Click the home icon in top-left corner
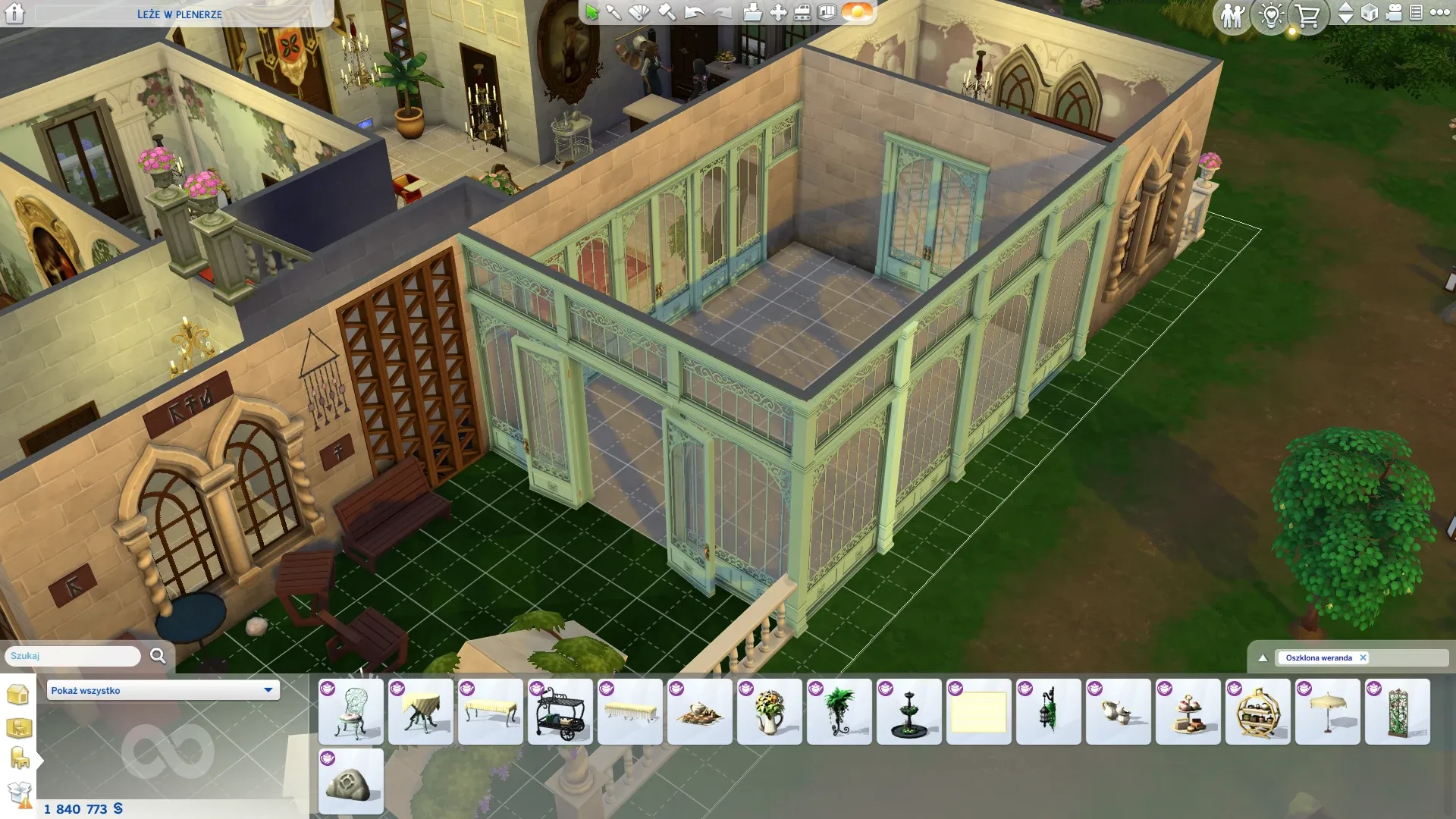 (15, 14)
